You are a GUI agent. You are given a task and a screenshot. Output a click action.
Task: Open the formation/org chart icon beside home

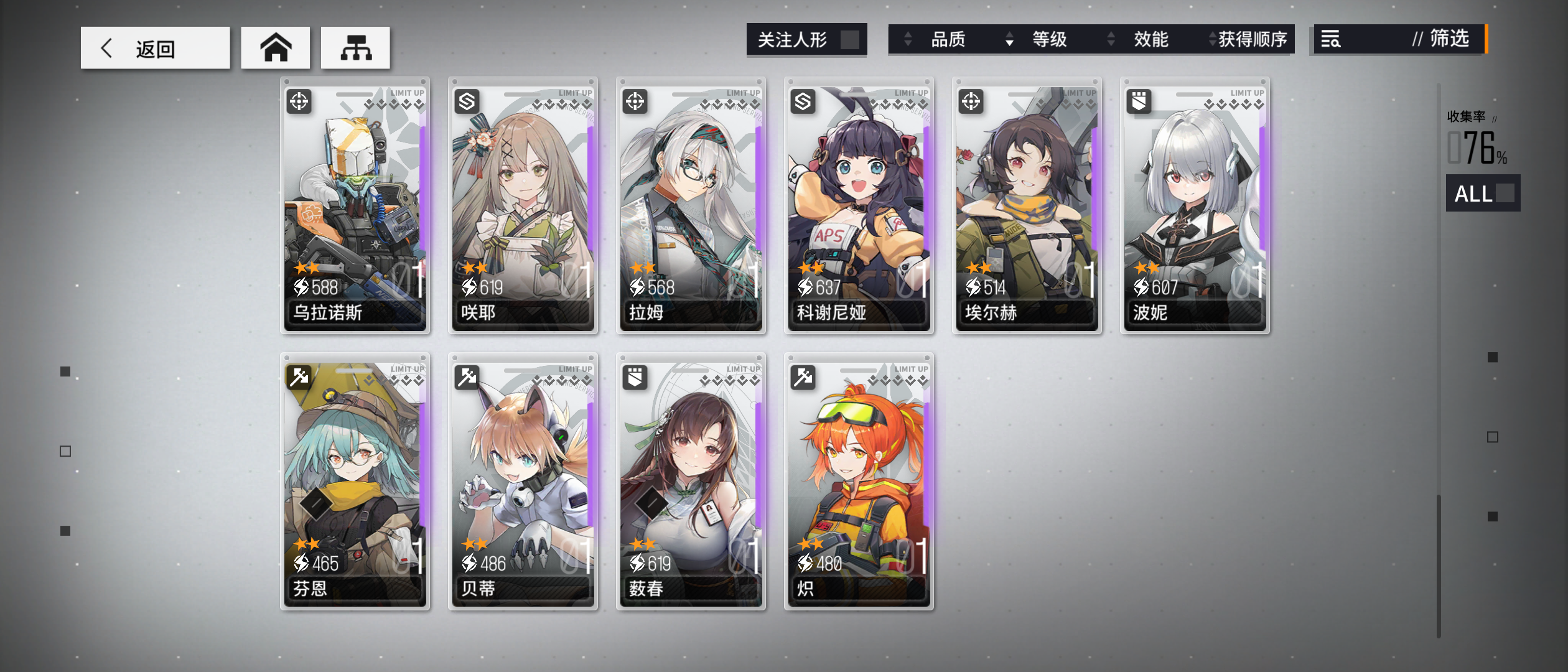(x=355, y=47)
